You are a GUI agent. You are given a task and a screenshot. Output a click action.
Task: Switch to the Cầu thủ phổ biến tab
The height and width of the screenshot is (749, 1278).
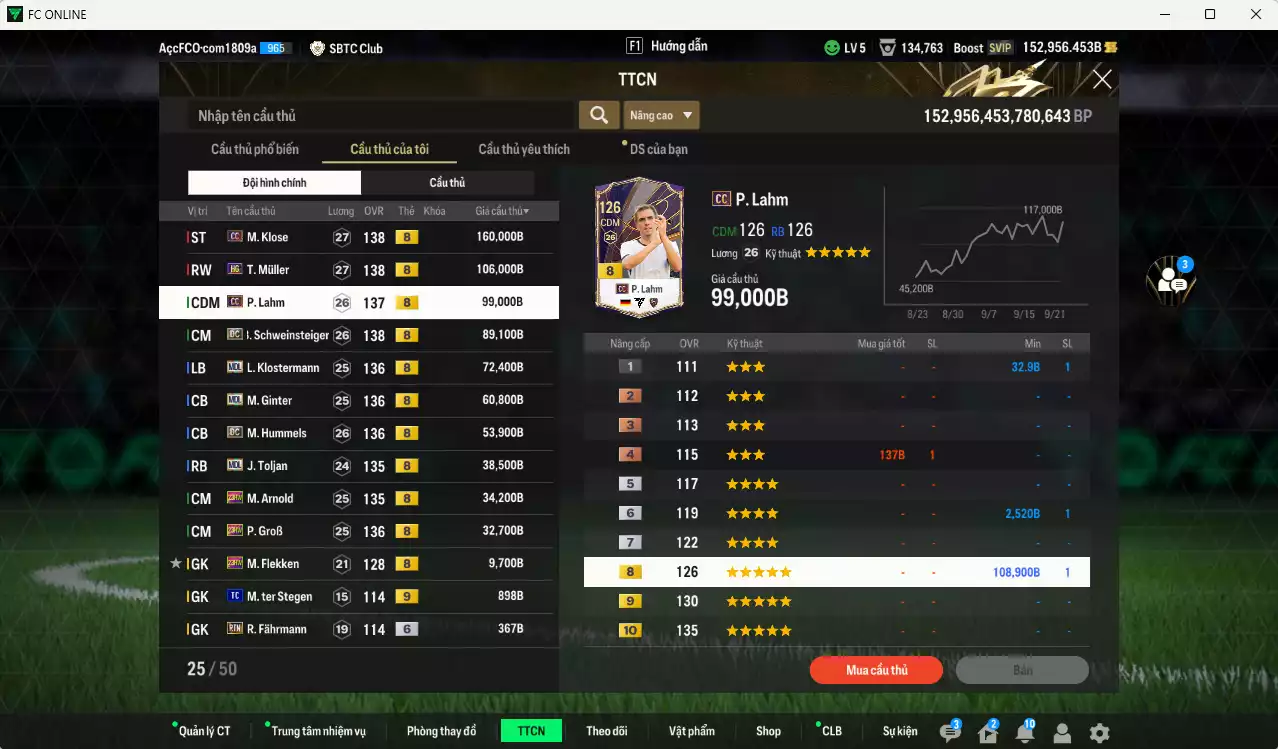[x=254, y=149]
